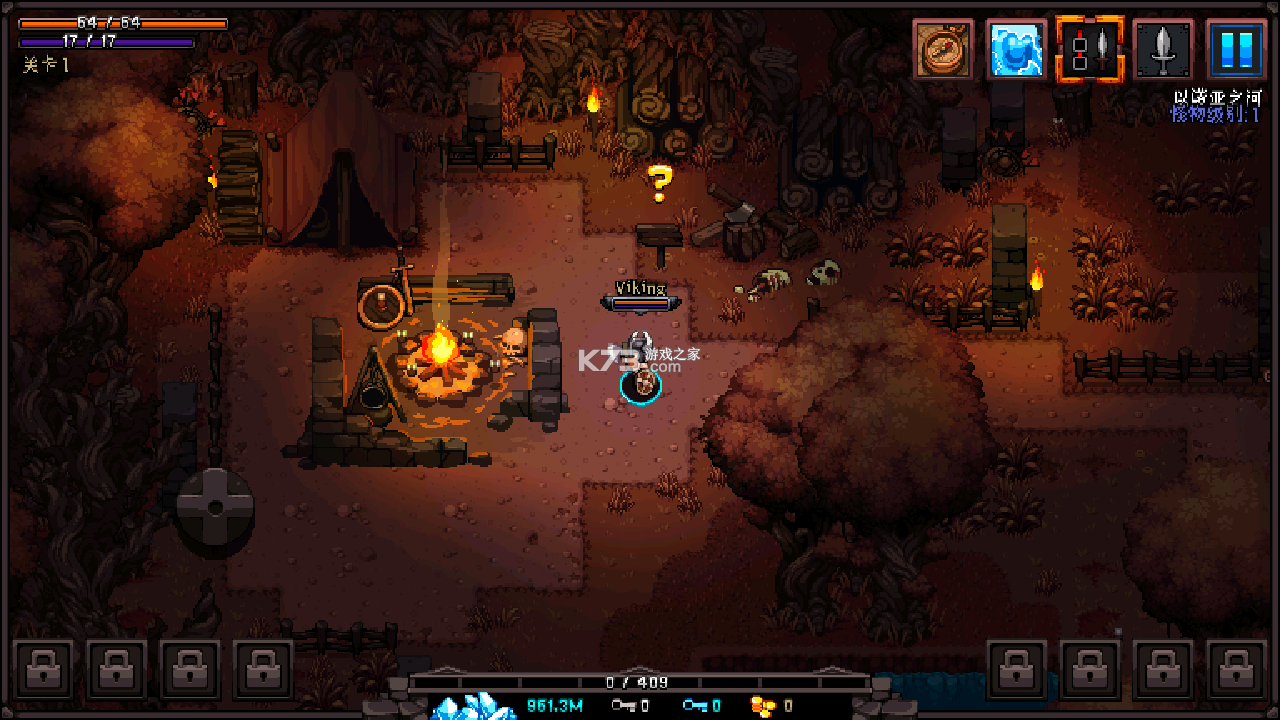Select the orange-framed weapon swap slot

pyautogui.click(x=1090, y=49)
